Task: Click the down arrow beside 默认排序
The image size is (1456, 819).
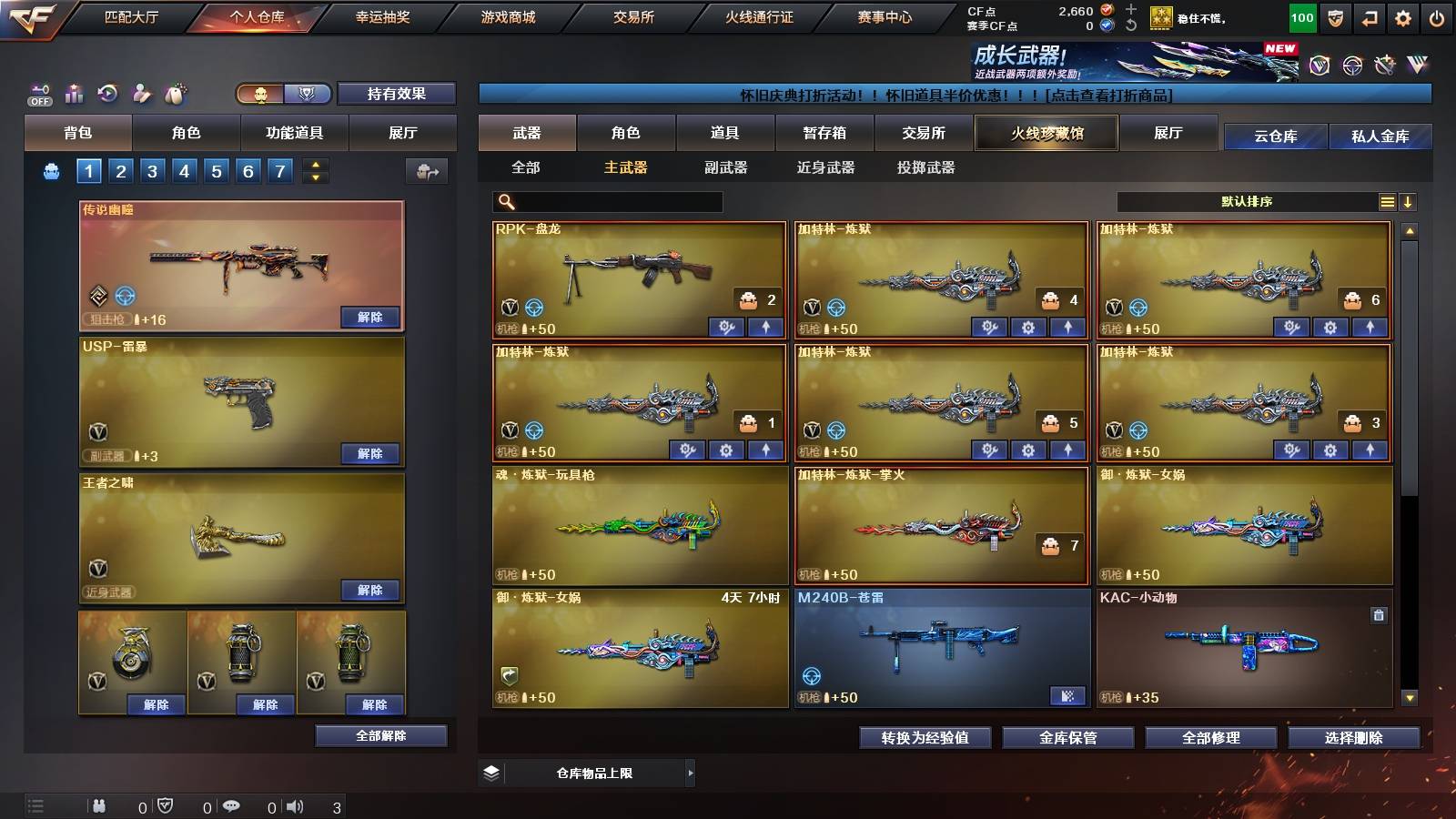Action: 1410,200
